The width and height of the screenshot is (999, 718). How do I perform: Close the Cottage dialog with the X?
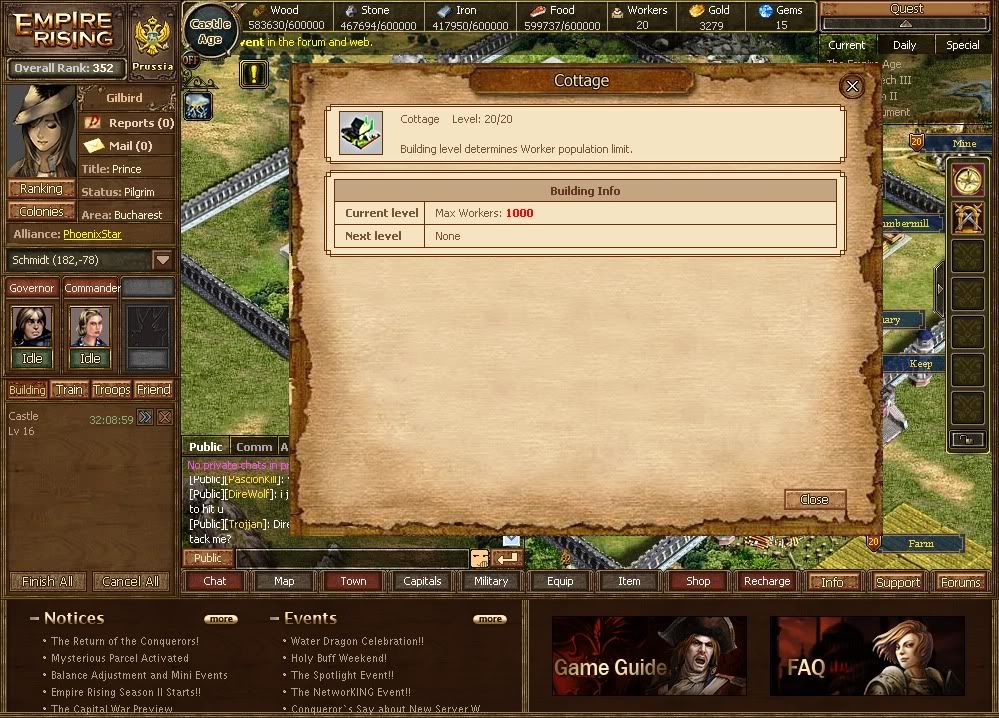coord(852,87)
